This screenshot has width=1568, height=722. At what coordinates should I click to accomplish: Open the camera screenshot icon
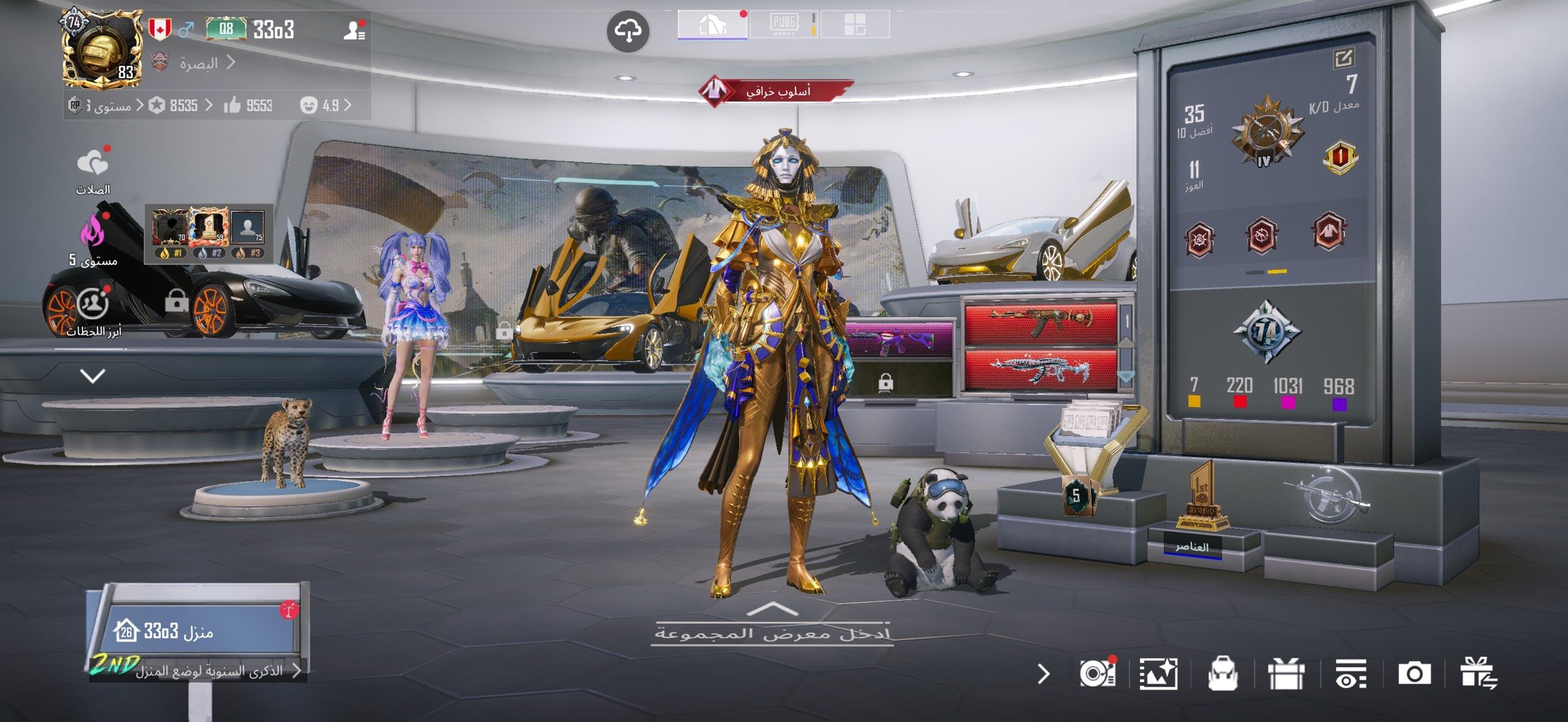click(x=1414, y=674)
